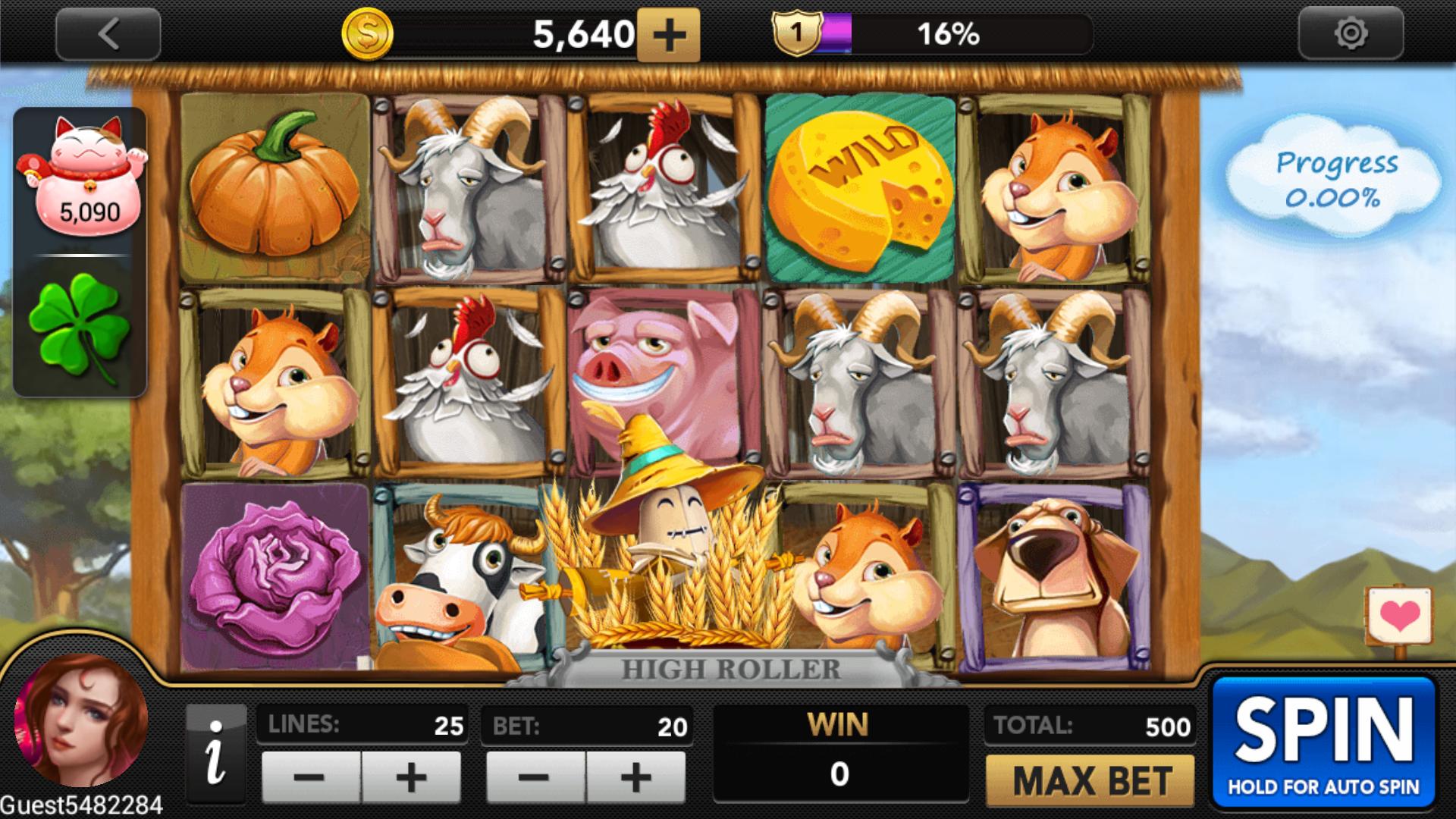The height and width of the screenshot is (819, 1456).
Task: Select the four-leaf clover icon
Action: [x=80, y=326]
